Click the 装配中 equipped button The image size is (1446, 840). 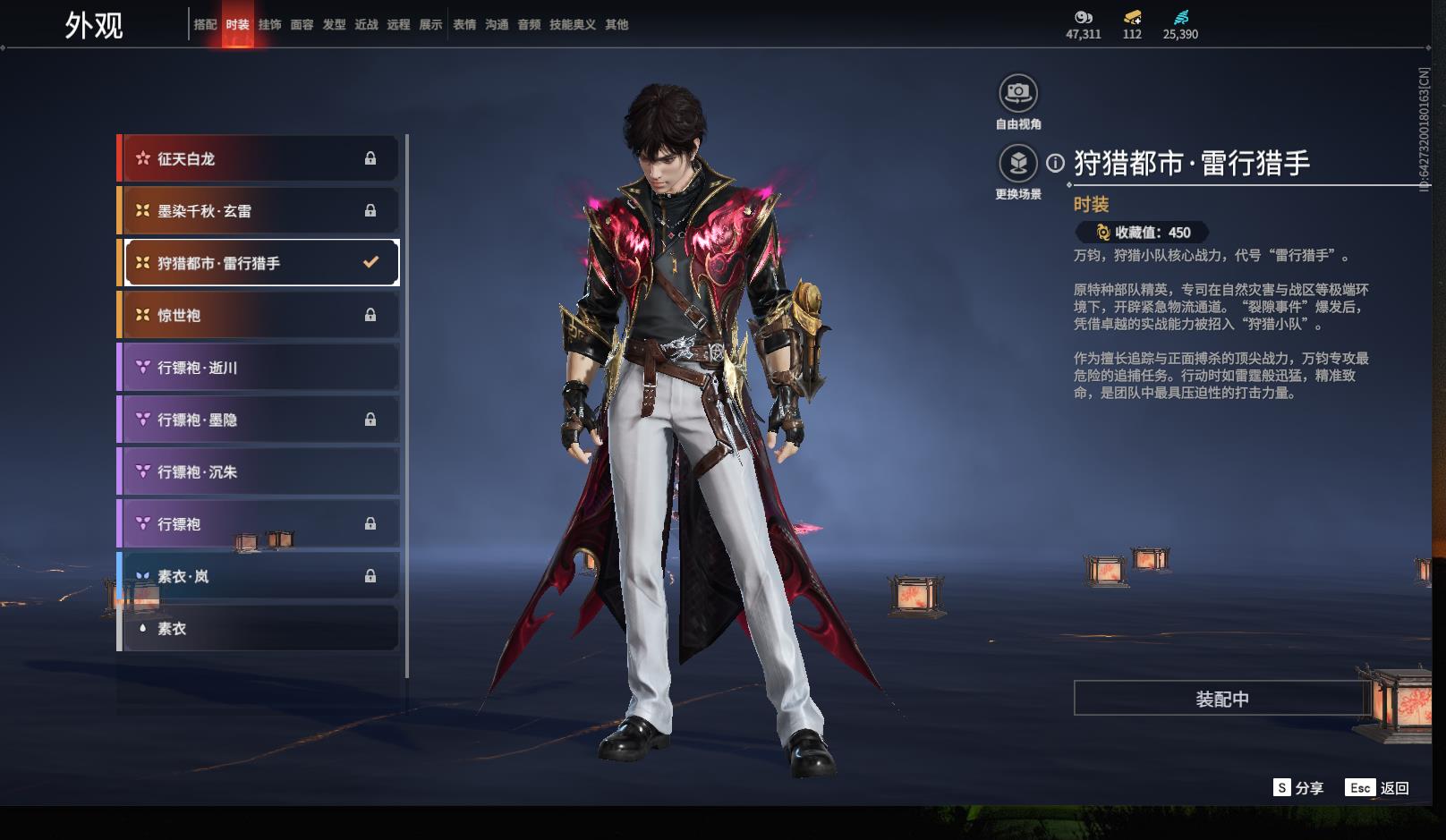coord(1221,699)
